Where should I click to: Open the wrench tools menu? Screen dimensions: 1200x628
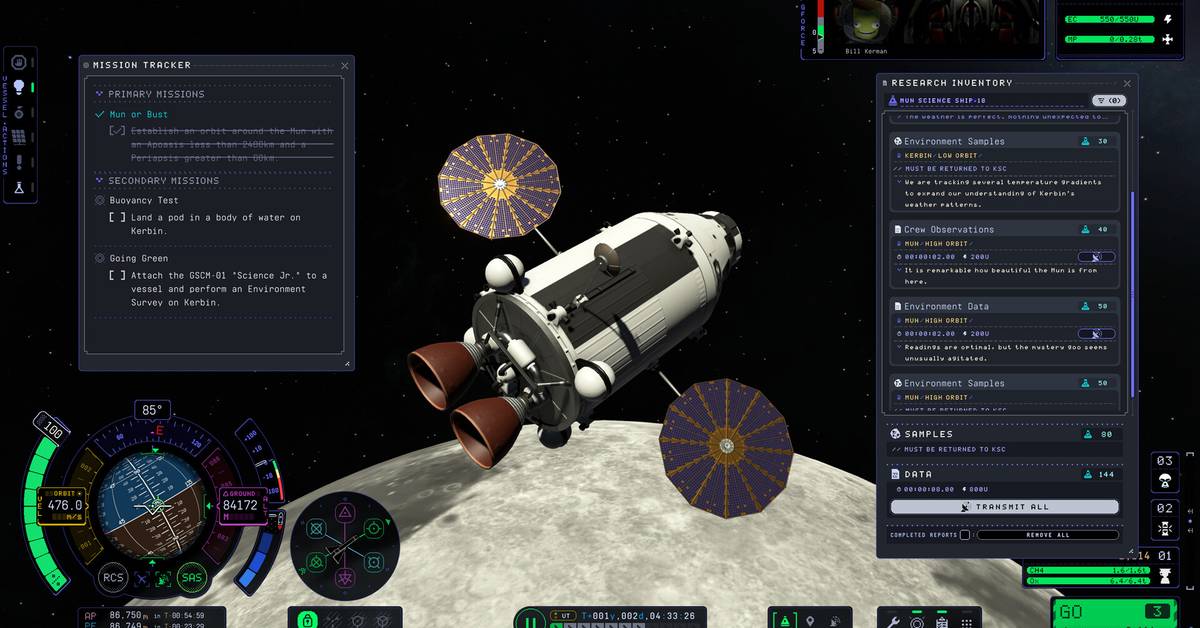click(893, 622)
